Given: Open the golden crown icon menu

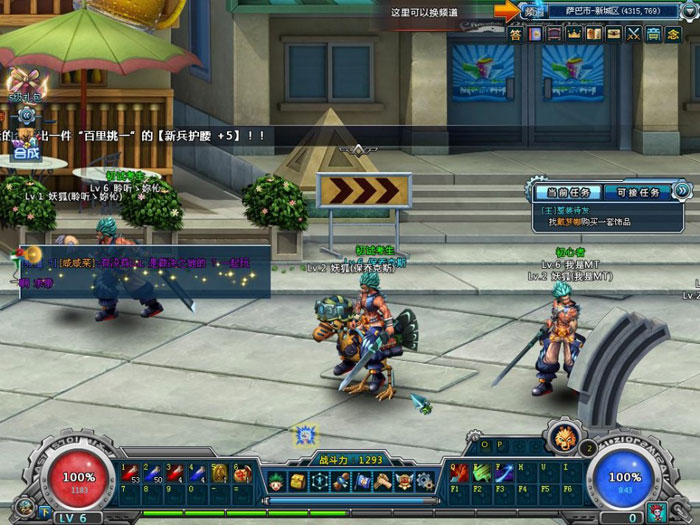Looking at the screenshot, I should [x=574, y=34].
